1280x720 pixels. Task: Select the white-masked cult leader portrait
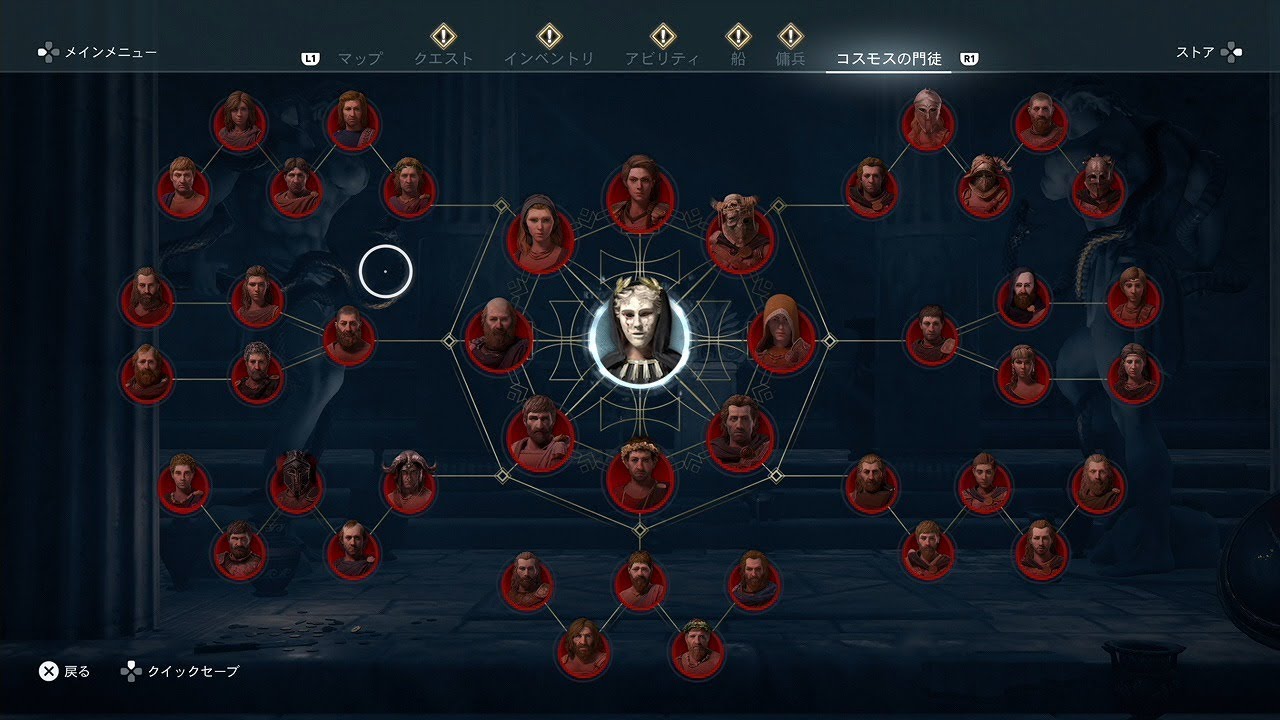pos(640,338)
